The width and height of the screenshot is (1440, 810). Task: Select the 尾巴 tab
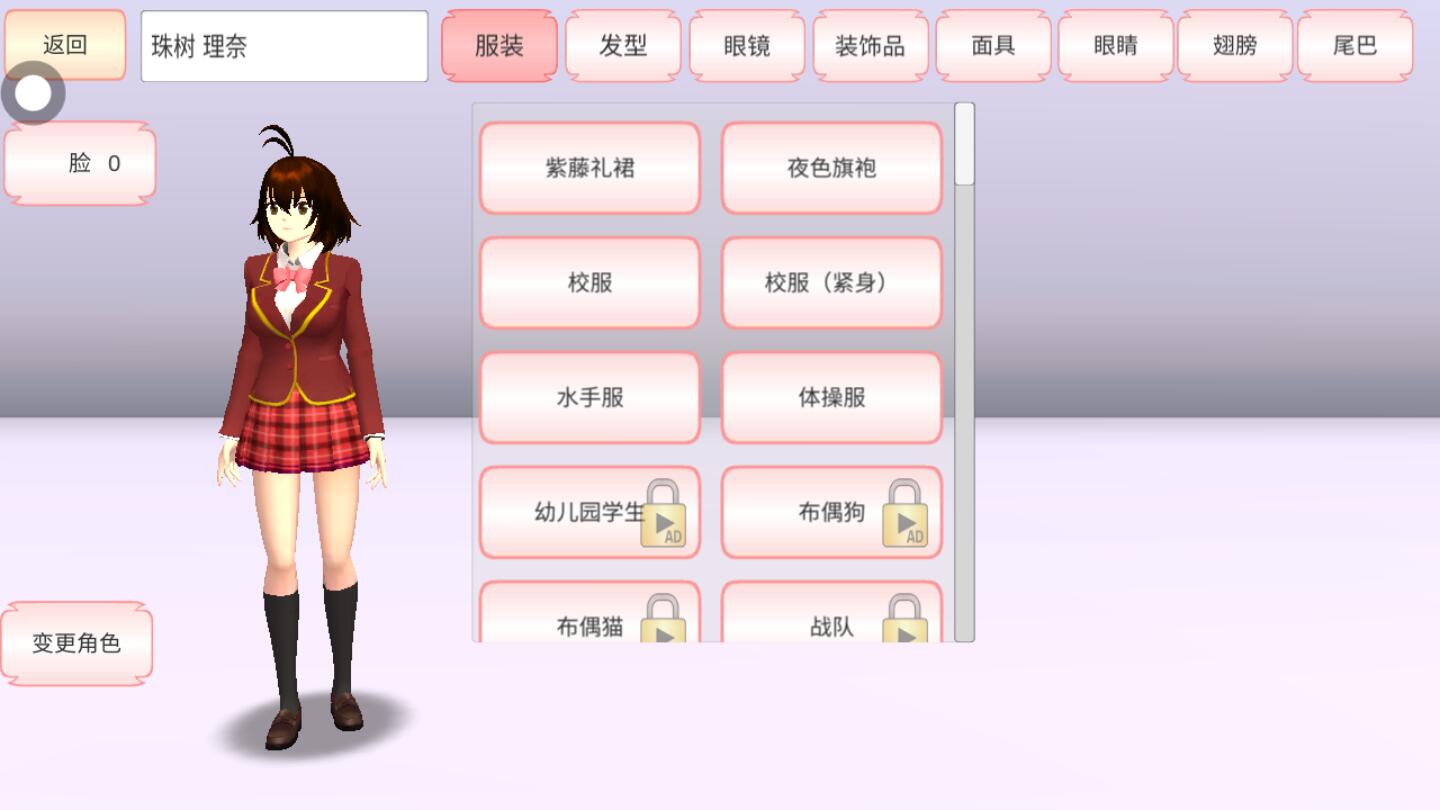(x=1356, y=44)
